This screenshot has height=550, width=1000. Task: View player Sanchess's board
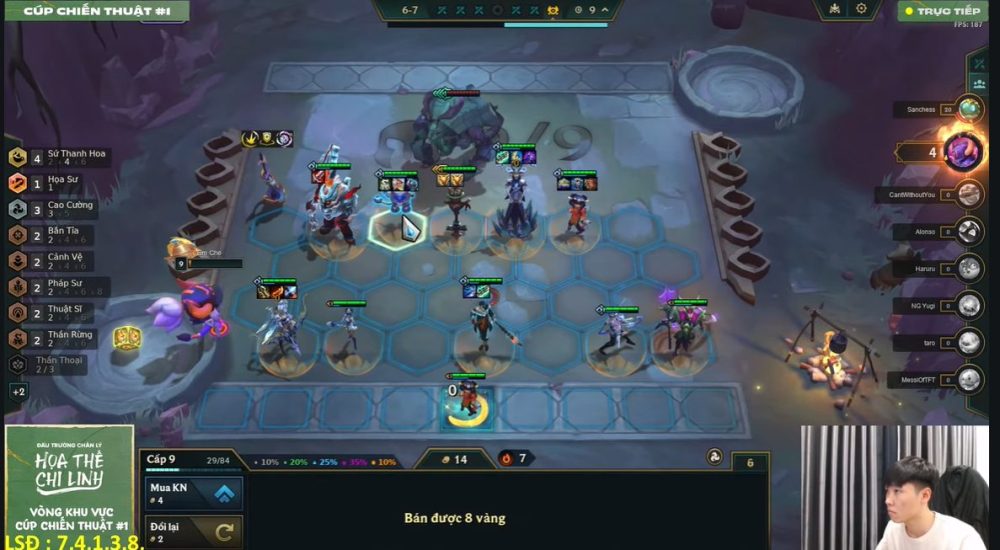(x=968, y=109)
